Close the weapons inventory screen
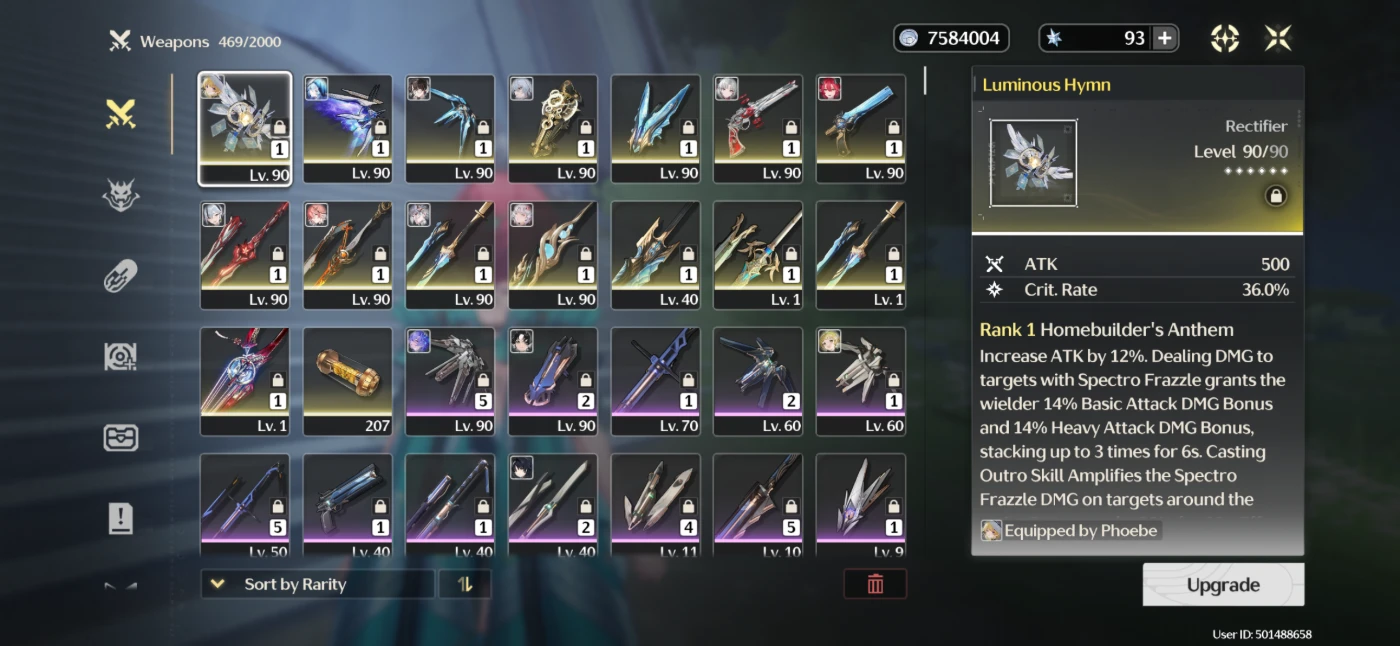1400x646 pixels. pos(1278,38)
